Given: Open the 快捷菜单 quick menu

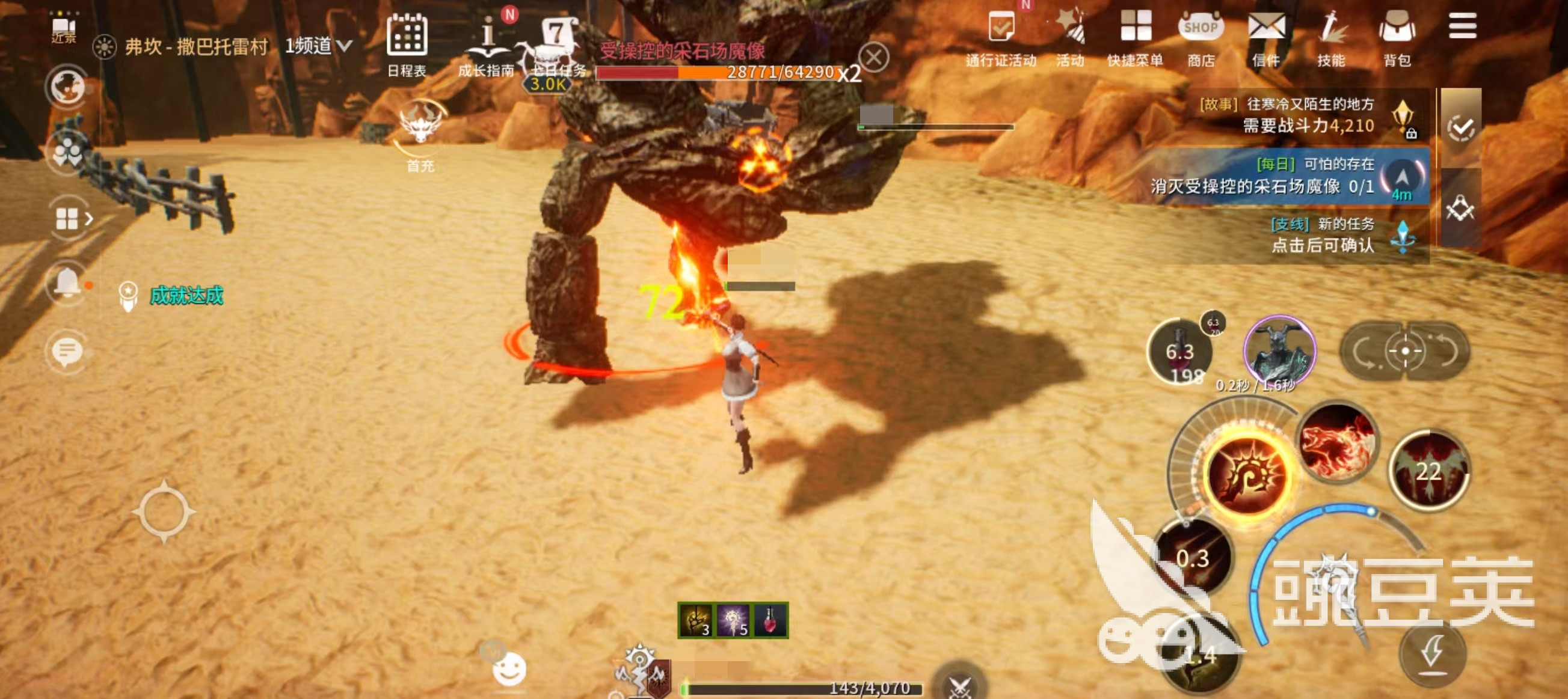Looking at the screenshot, I should point(1135,37).
